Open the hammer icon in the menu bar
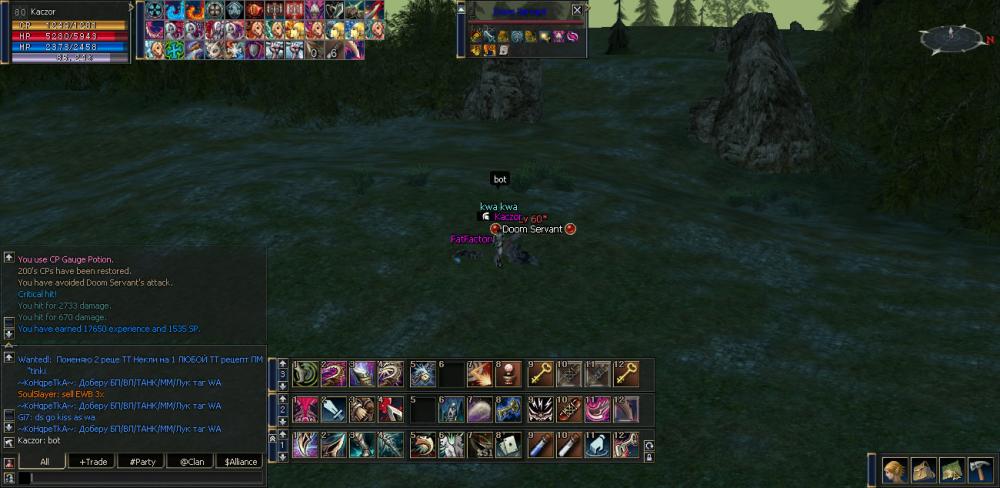 pyautogui.click(x=981, y=470)
